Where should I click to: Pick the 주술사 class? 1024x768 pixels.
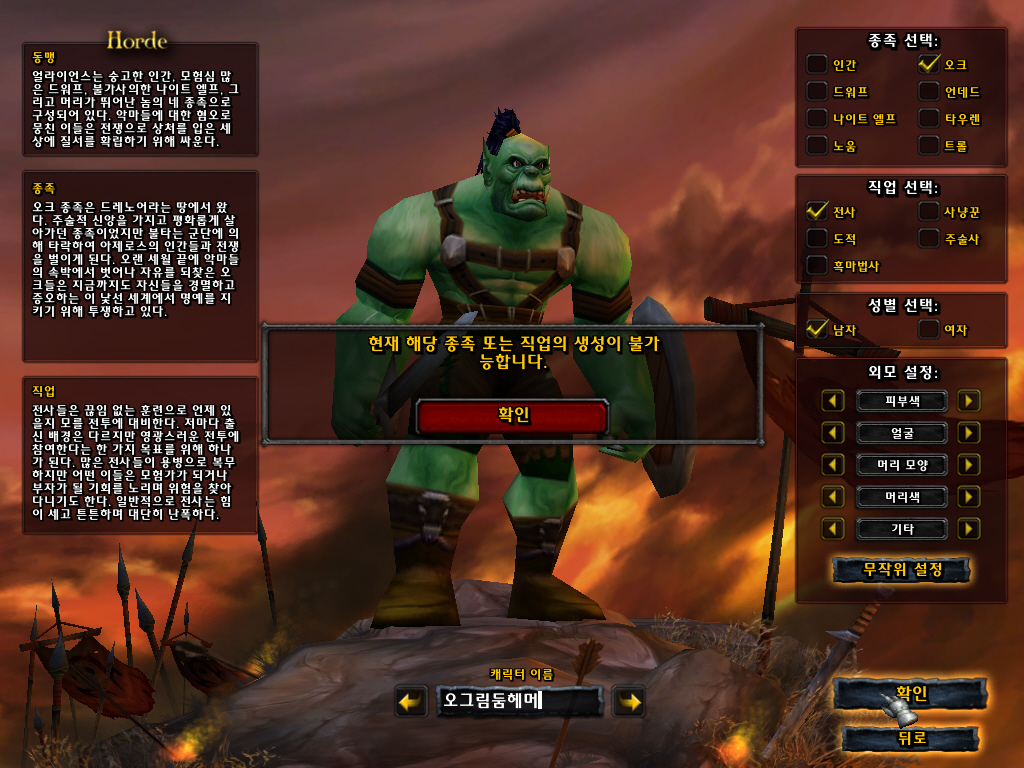tap(929, 238)
